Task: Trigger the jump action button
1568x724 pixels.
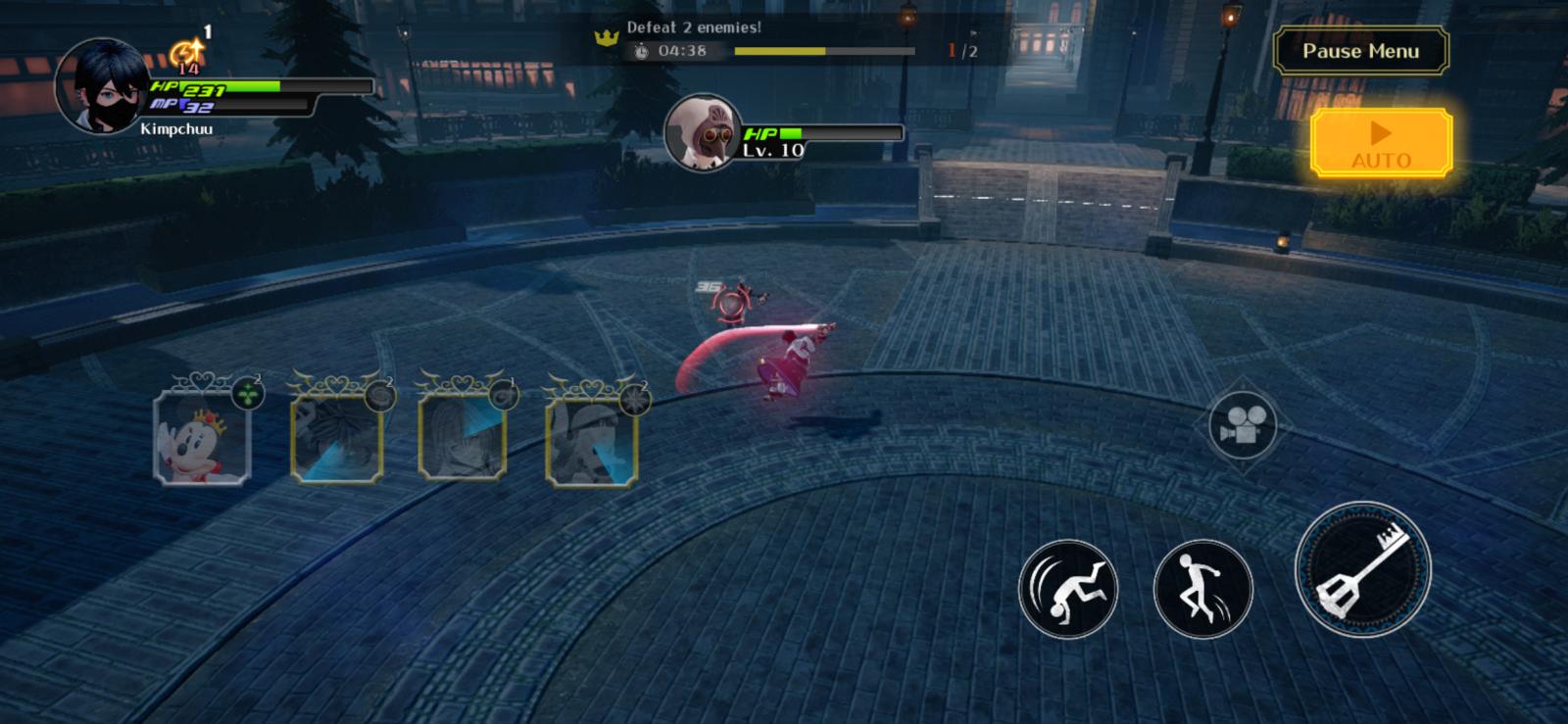Action: click(1202, 589)
